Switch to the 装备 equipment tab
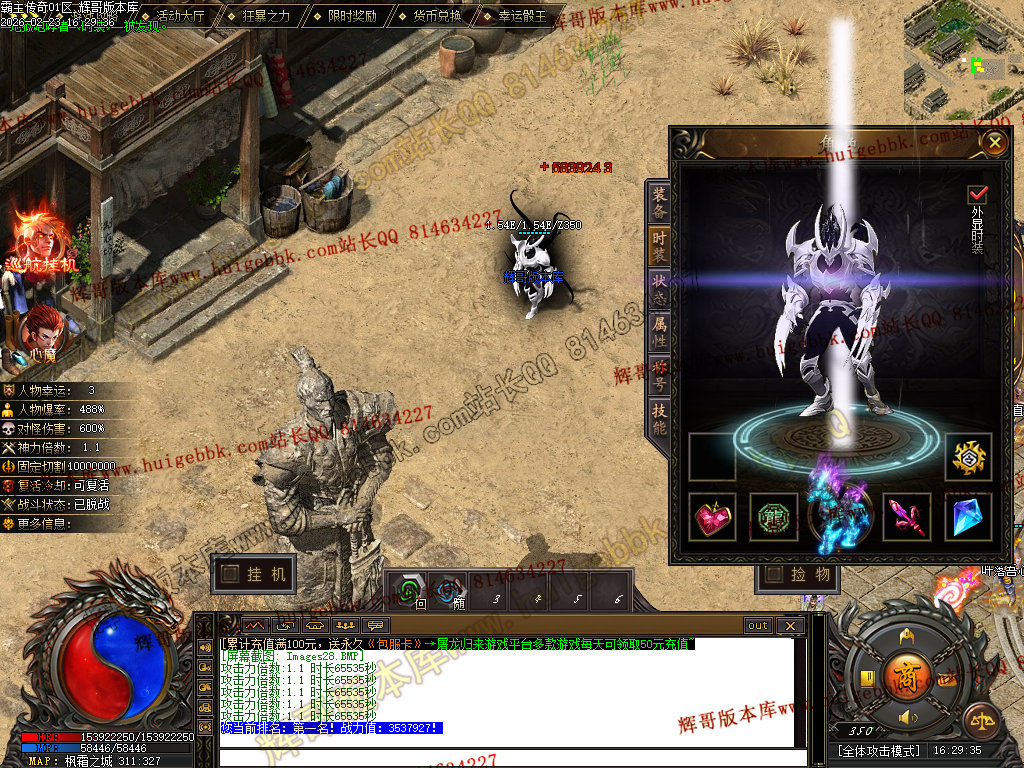 click(x=660, y=202)
